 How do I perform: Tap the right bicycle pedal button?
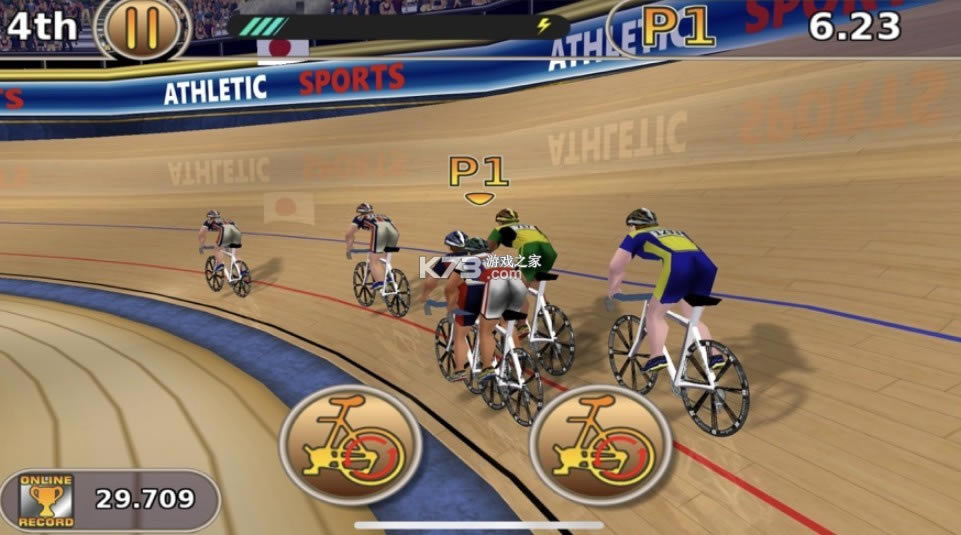tap(601, 445)
